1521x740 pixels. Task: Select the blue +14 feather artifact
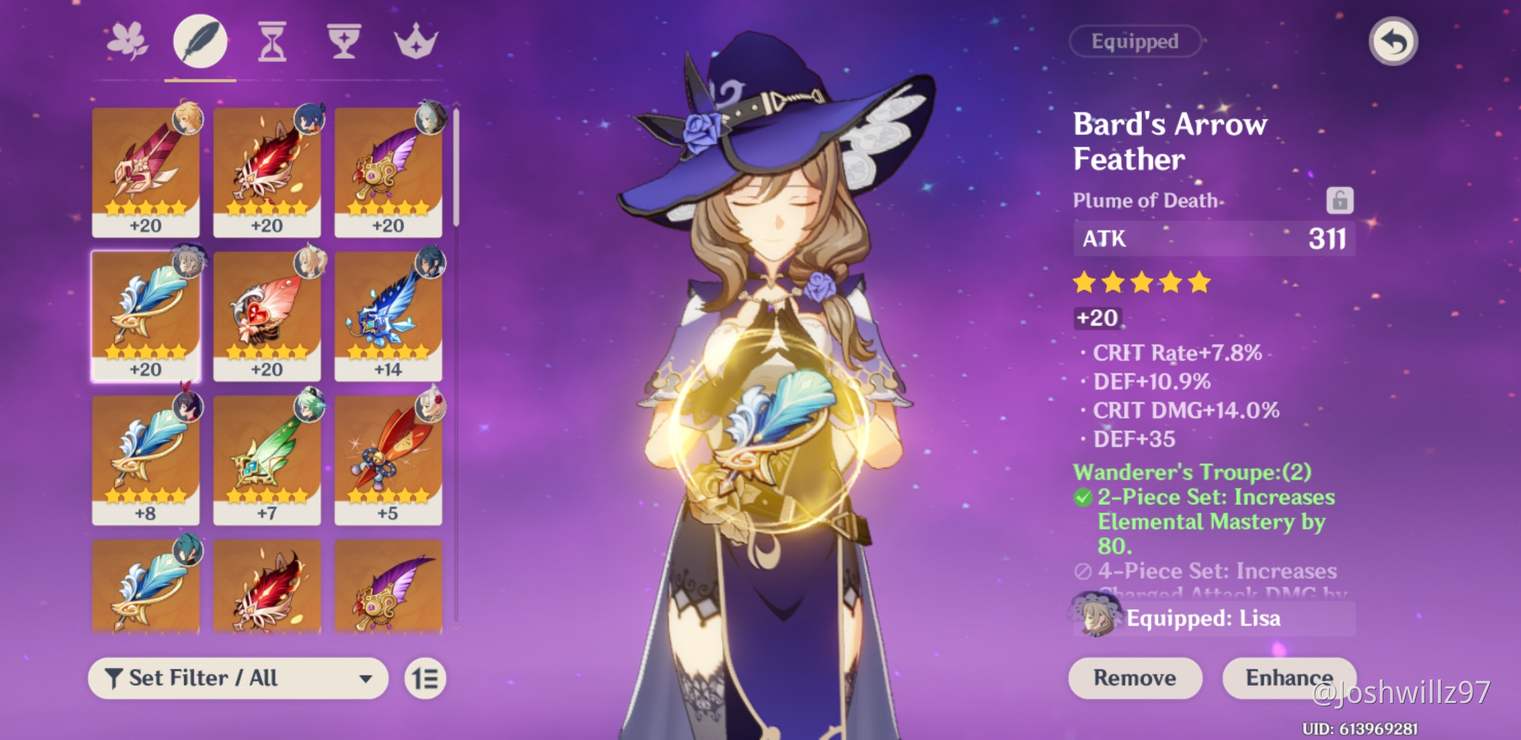point(388,315)
